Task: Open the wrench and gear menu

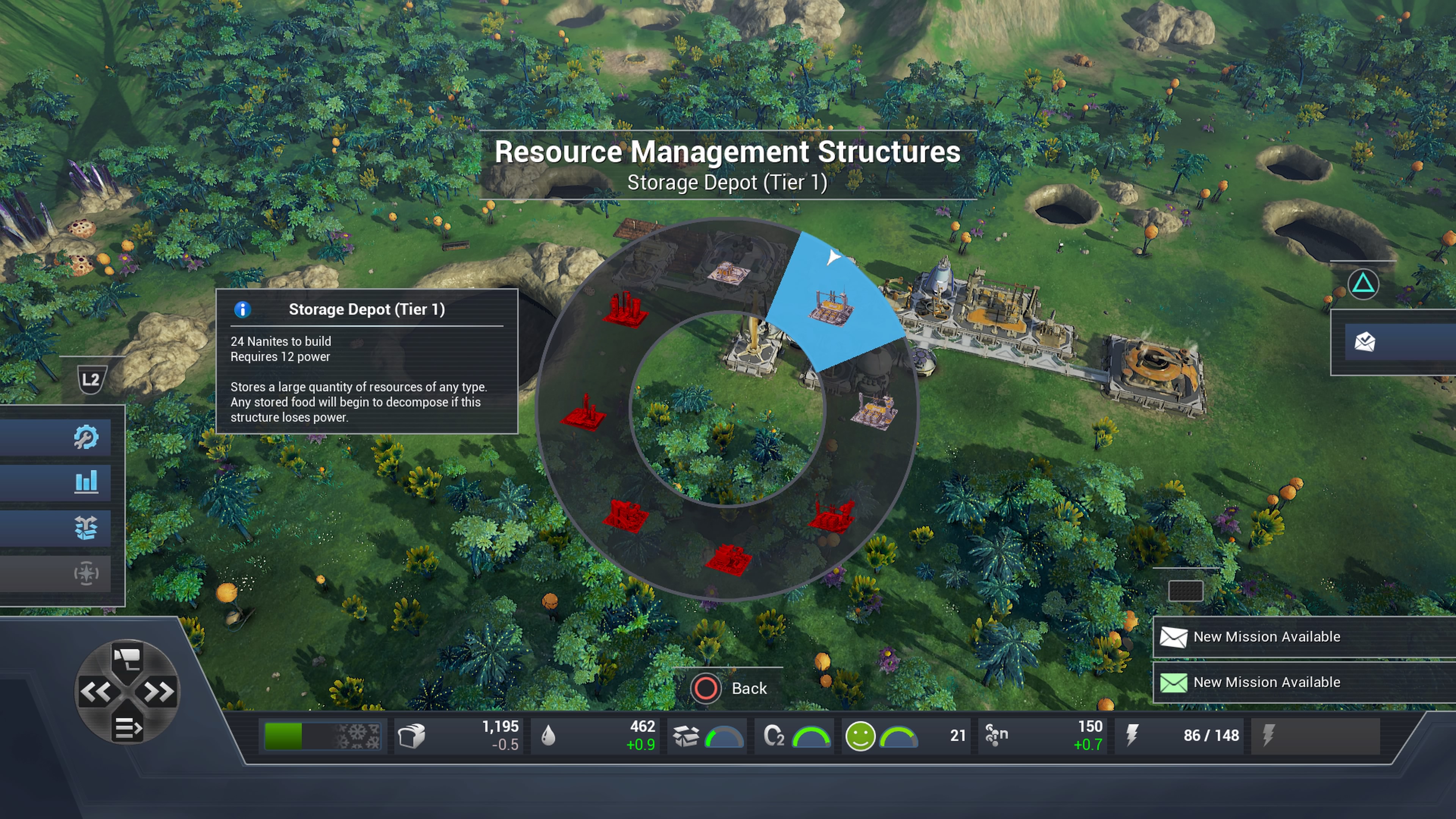Action: coord(85,437)
